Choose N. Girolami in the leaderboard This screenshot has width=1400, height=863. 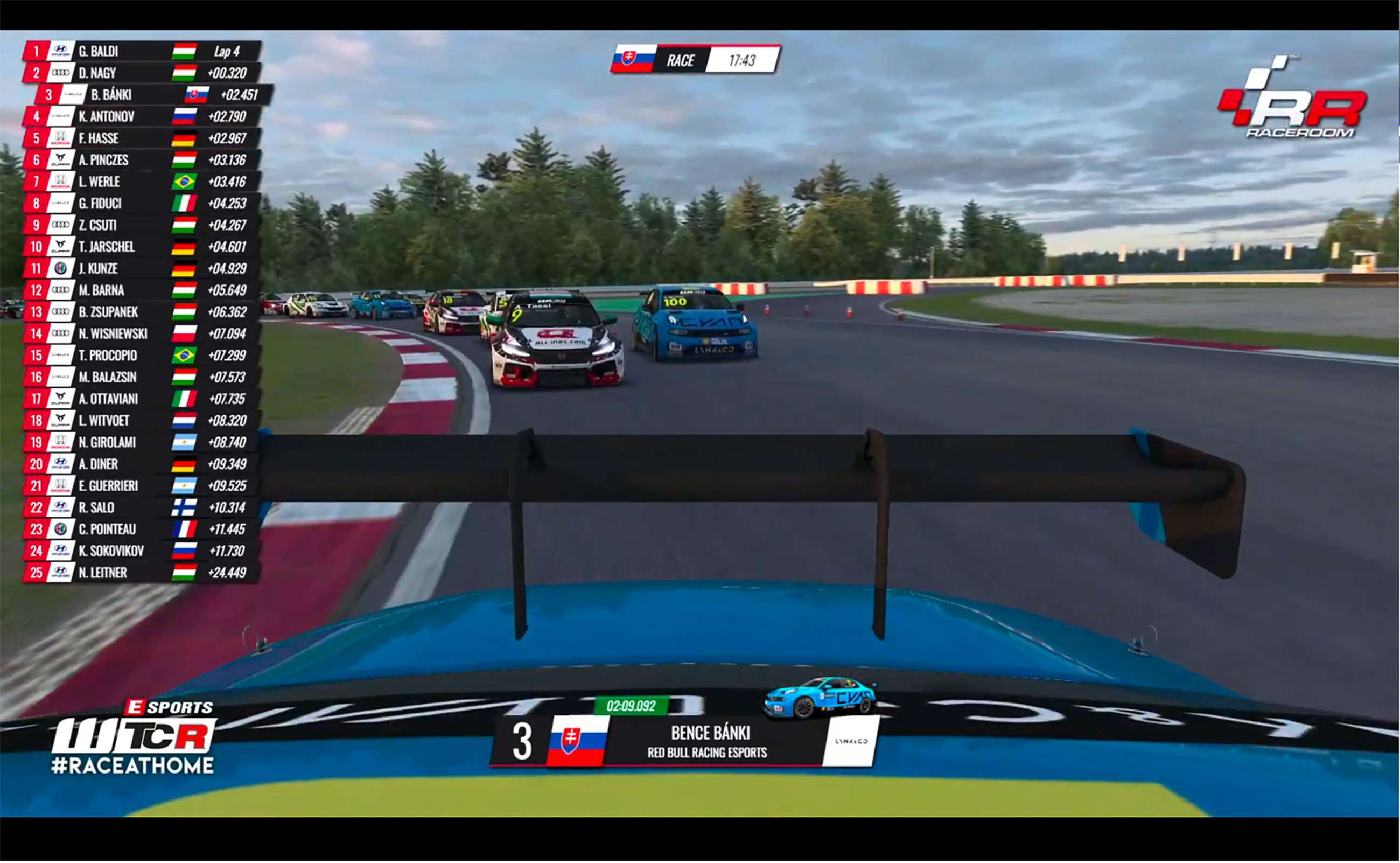click(x=141, y=442)
